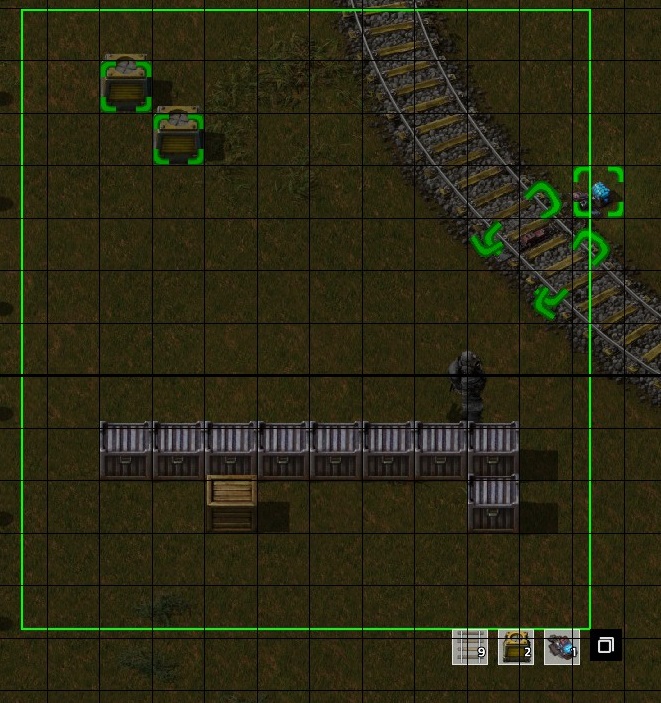The width and height of the screenshot is (661, 703).
Task: Click the overlapping squares copy icon
Action: coord(605,646)
